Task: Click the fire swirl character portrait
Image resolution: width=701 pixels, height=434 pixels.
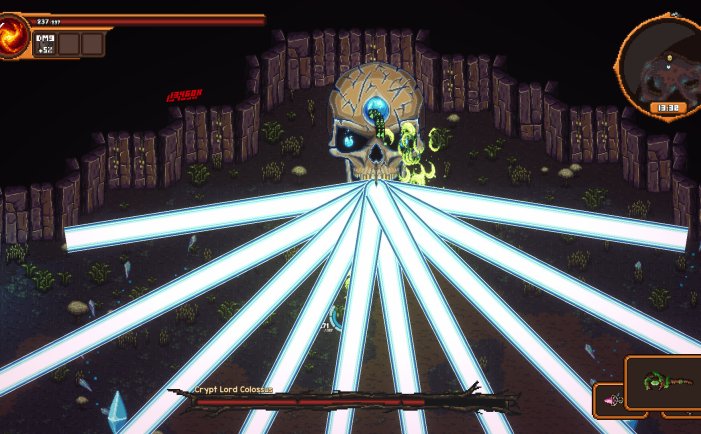Action: (14, 35)
